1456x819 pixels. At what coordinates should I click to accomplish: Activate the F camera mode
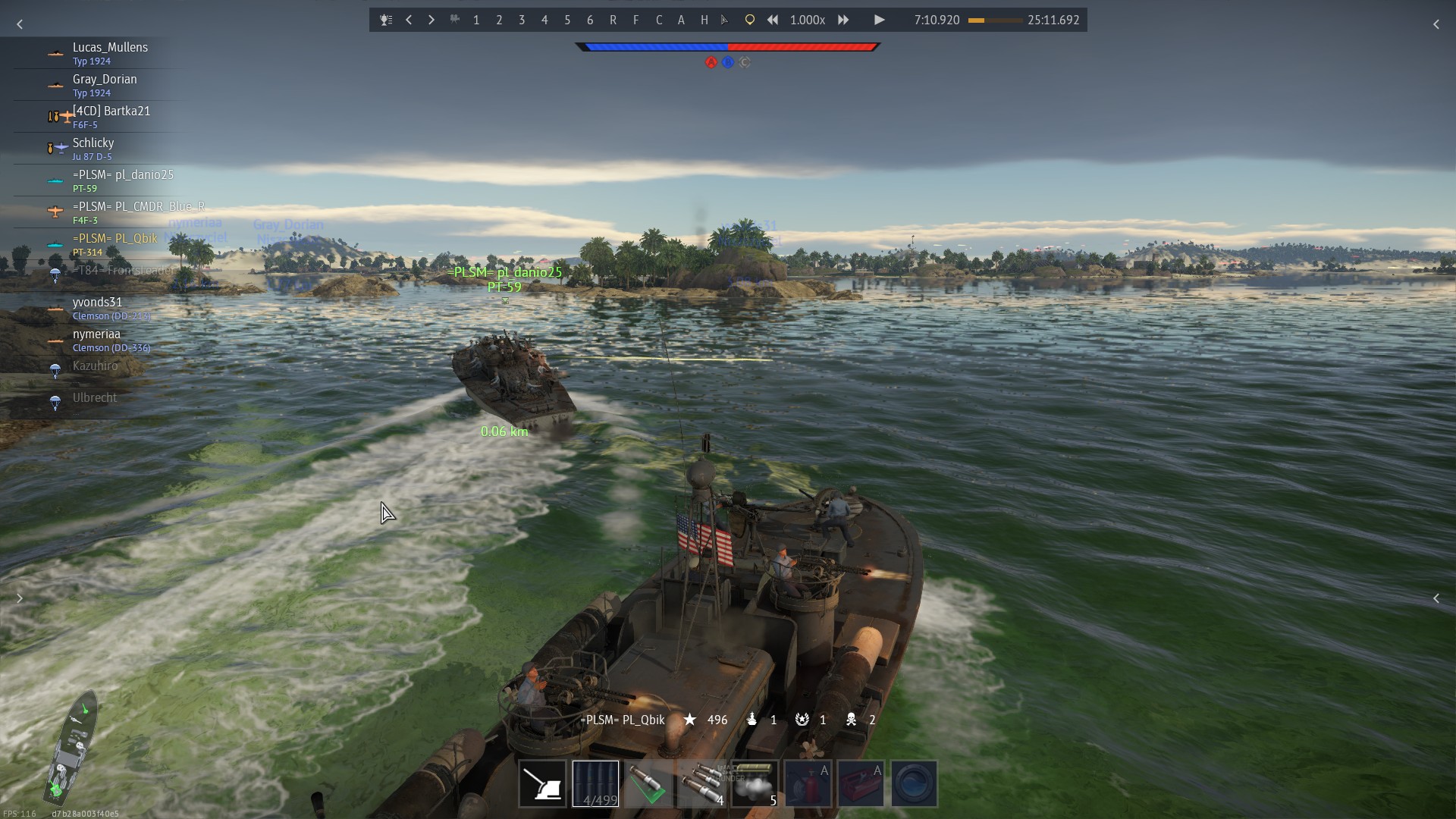pyautogui.click(x=635, y=20)
